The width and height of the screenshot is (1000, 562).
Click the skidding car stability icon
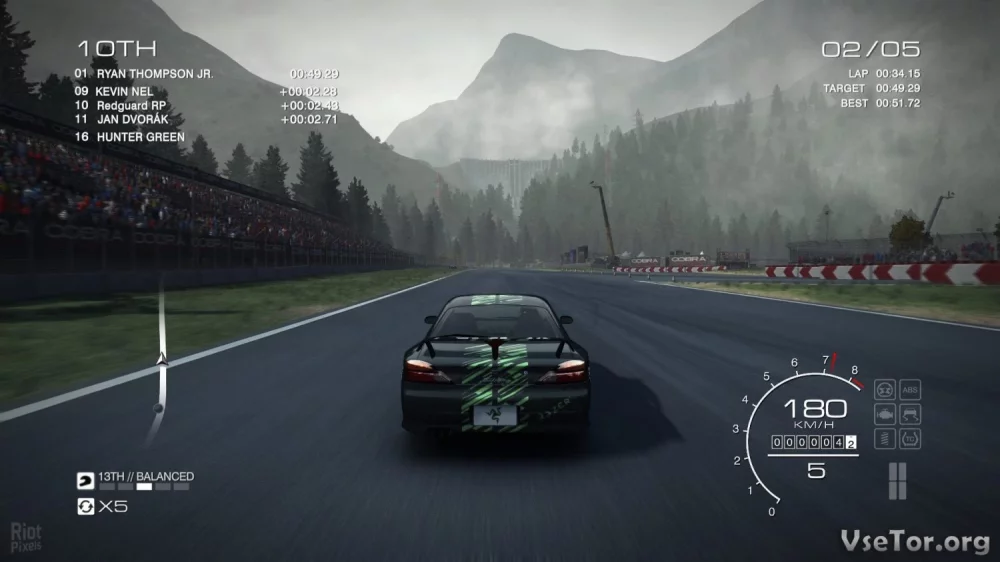coord(910,413)
